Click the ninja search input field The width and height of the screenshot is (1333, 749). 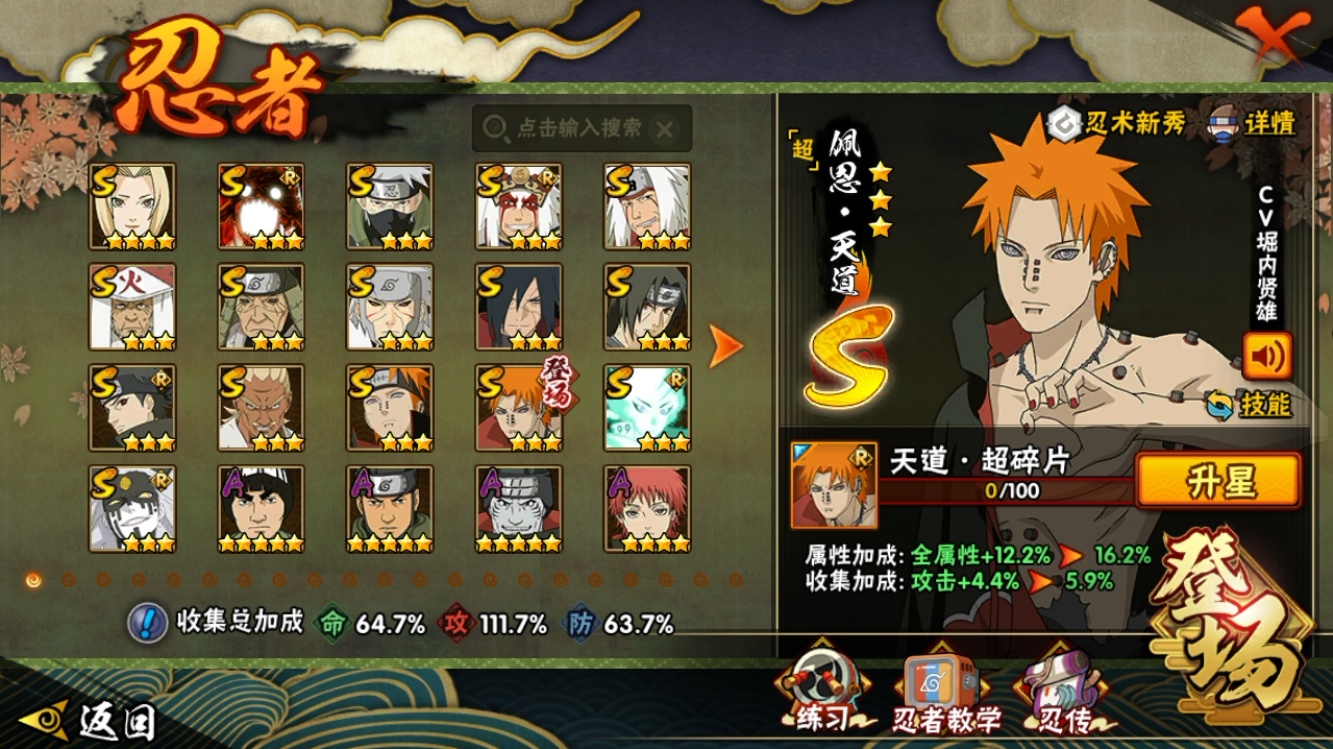pos(580,128)
